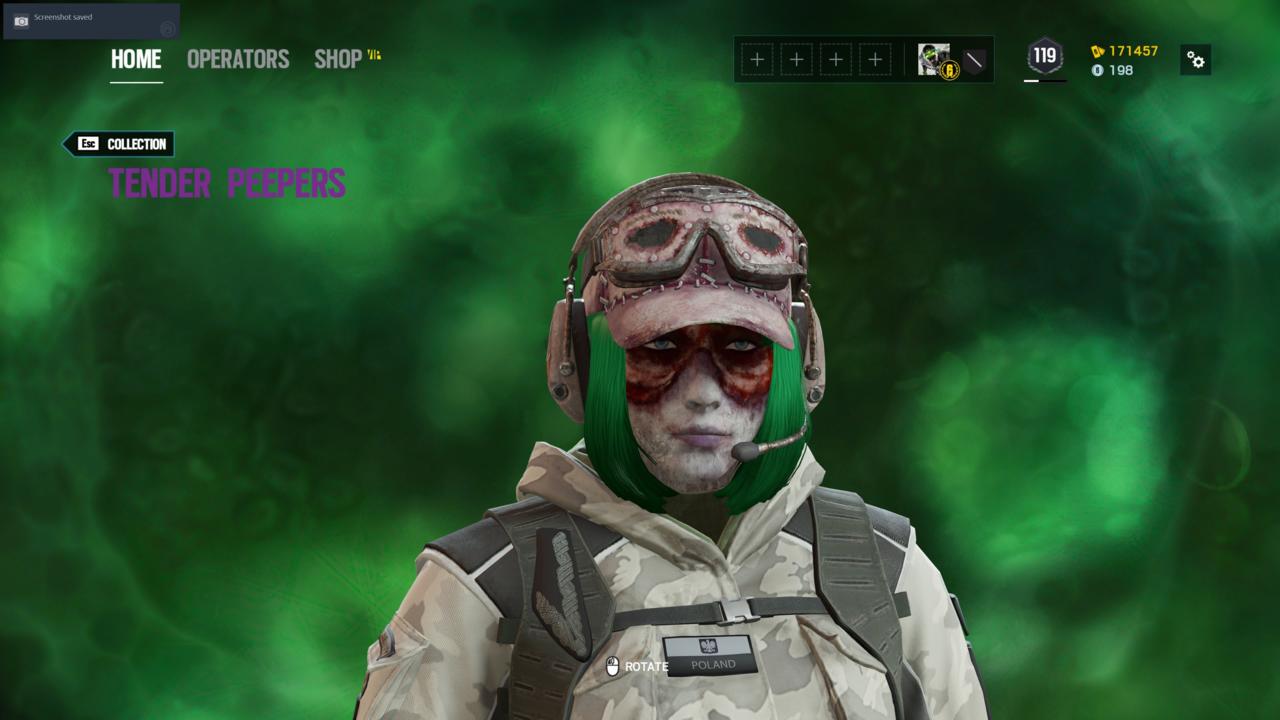
Task: Add a player in the third plus slot
Action: 836,59
